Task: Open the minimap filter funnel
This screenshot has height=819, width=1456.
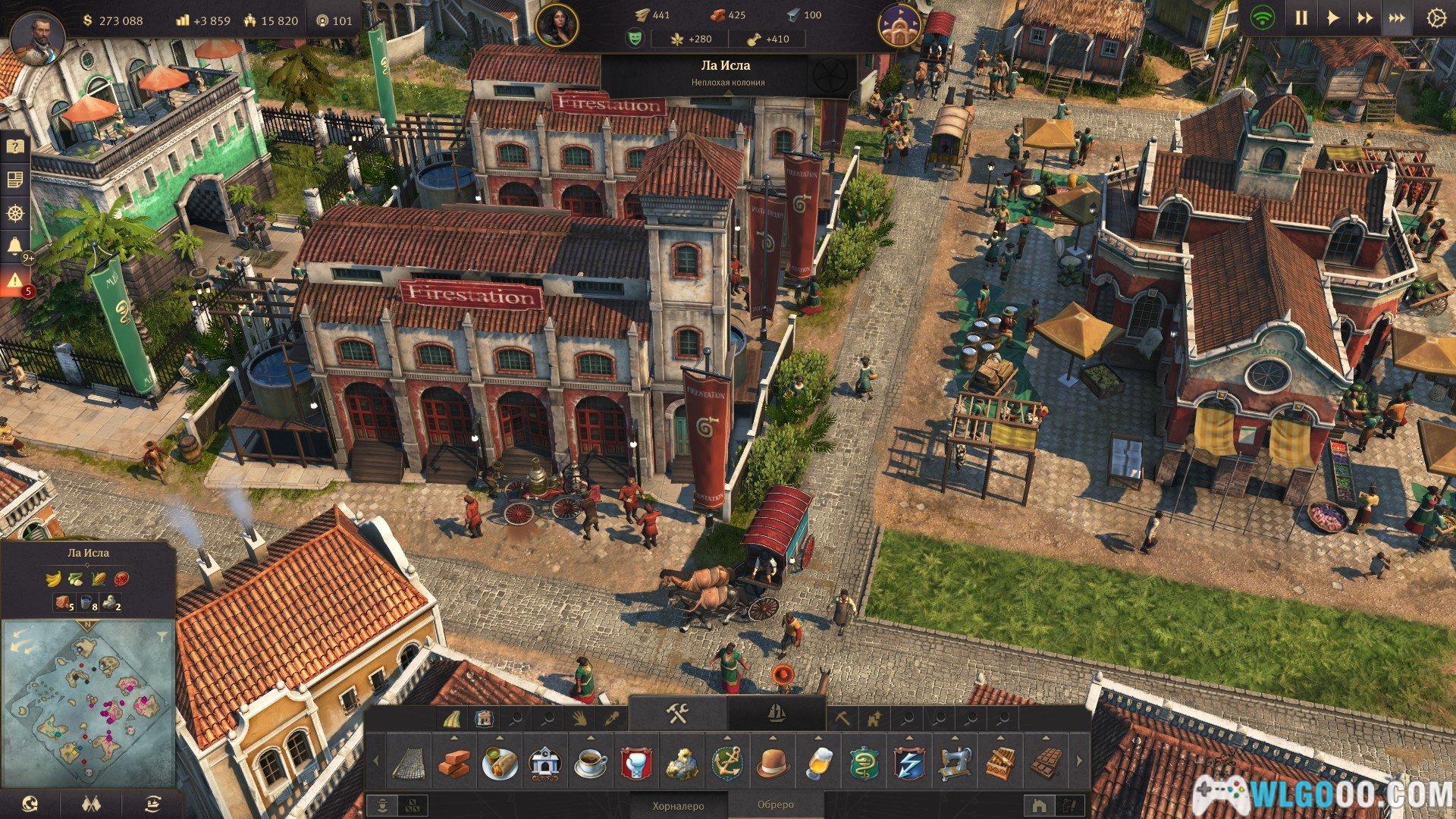Action: [164, 631]
